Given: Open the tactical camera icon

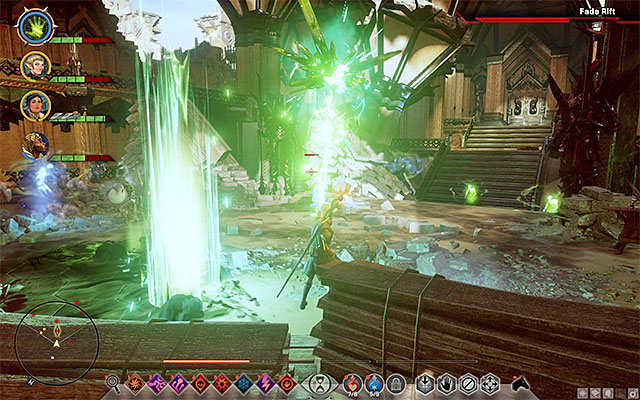Looking at the screenshot, I should (519, 382).
